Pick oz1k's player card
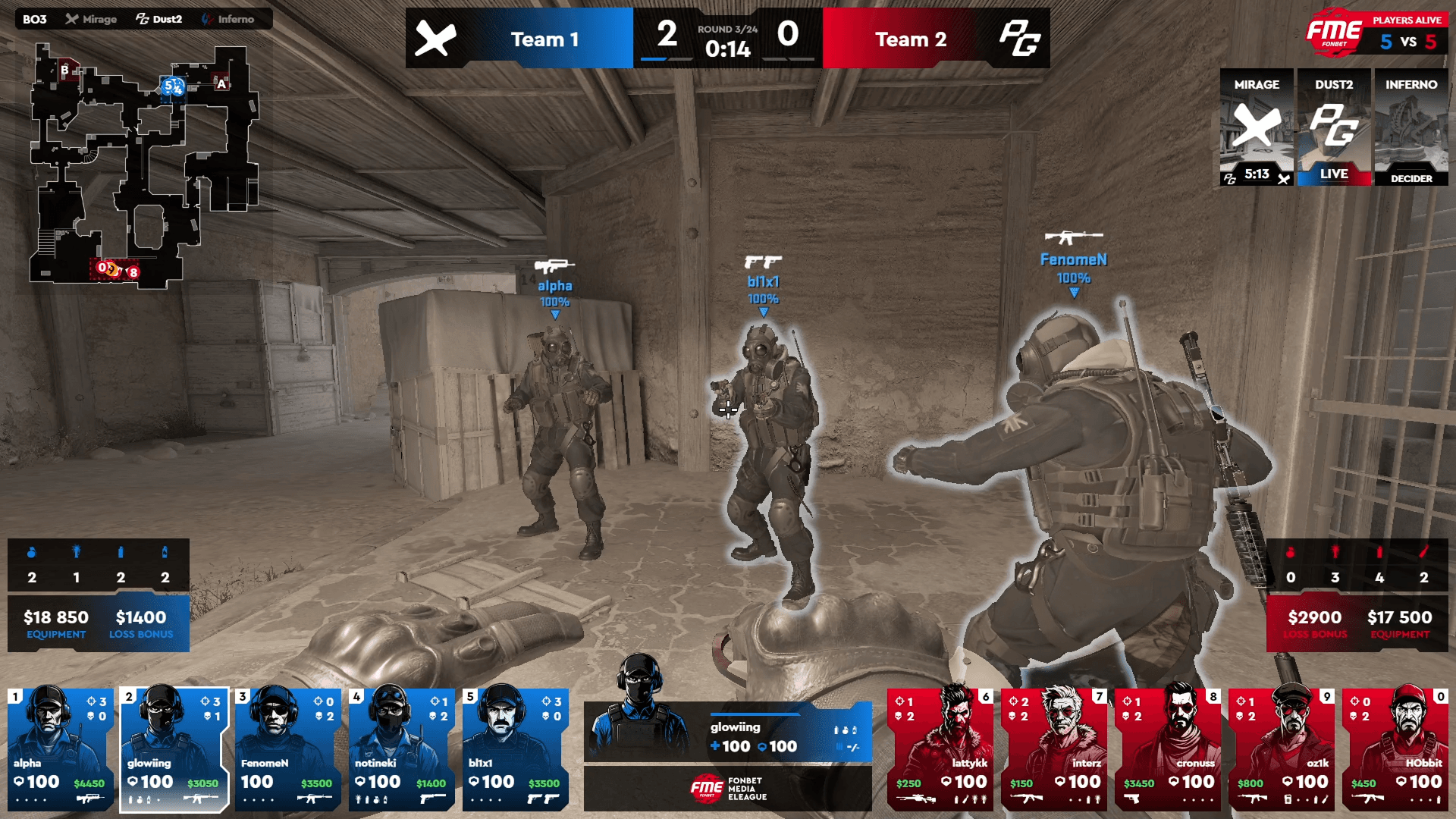This screenshot has width=1456, height=819. [1282, 749]
